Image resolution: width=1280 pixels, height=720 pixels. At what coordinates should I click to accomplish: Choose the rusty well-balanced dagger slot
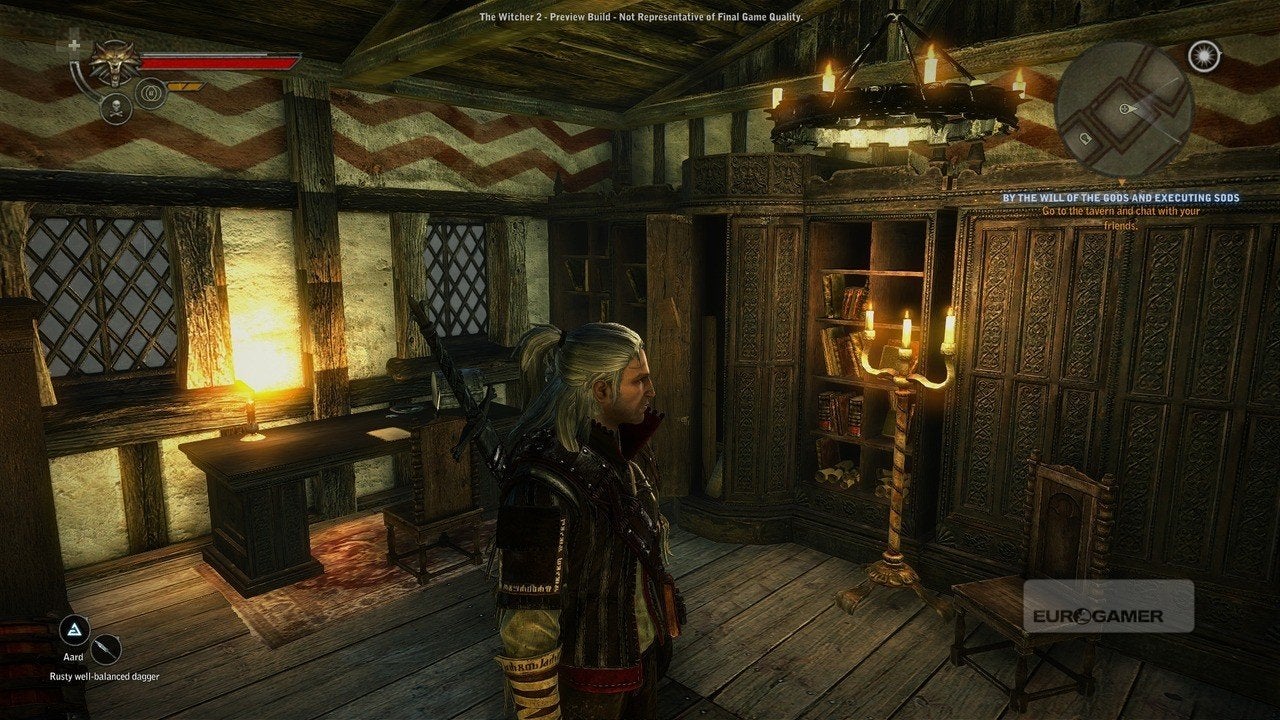(x=105, y=650)
